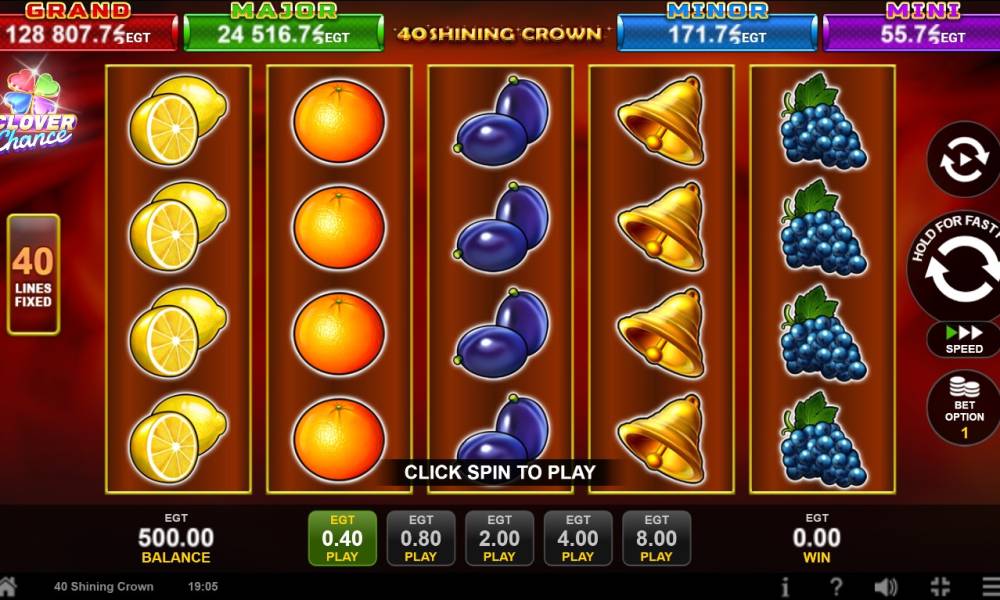Toggle sound with the speaker icon

[886, 587]
